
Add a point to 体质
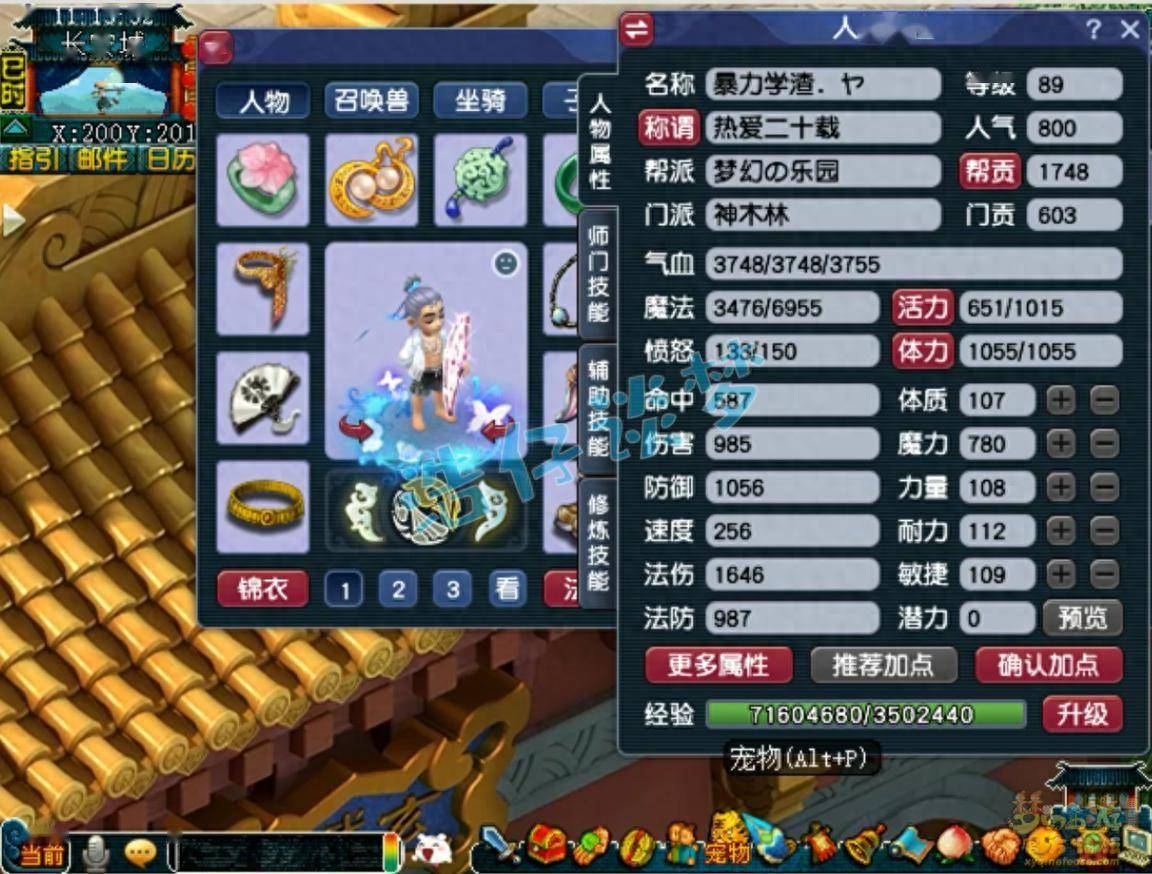[1061, 401]
